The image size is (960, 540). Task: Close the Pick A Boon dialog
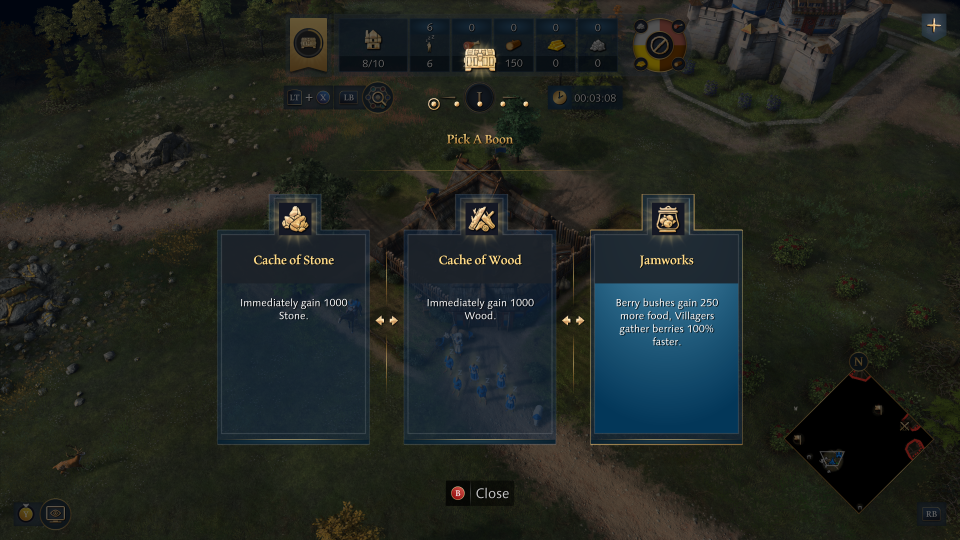pos(480,493)
